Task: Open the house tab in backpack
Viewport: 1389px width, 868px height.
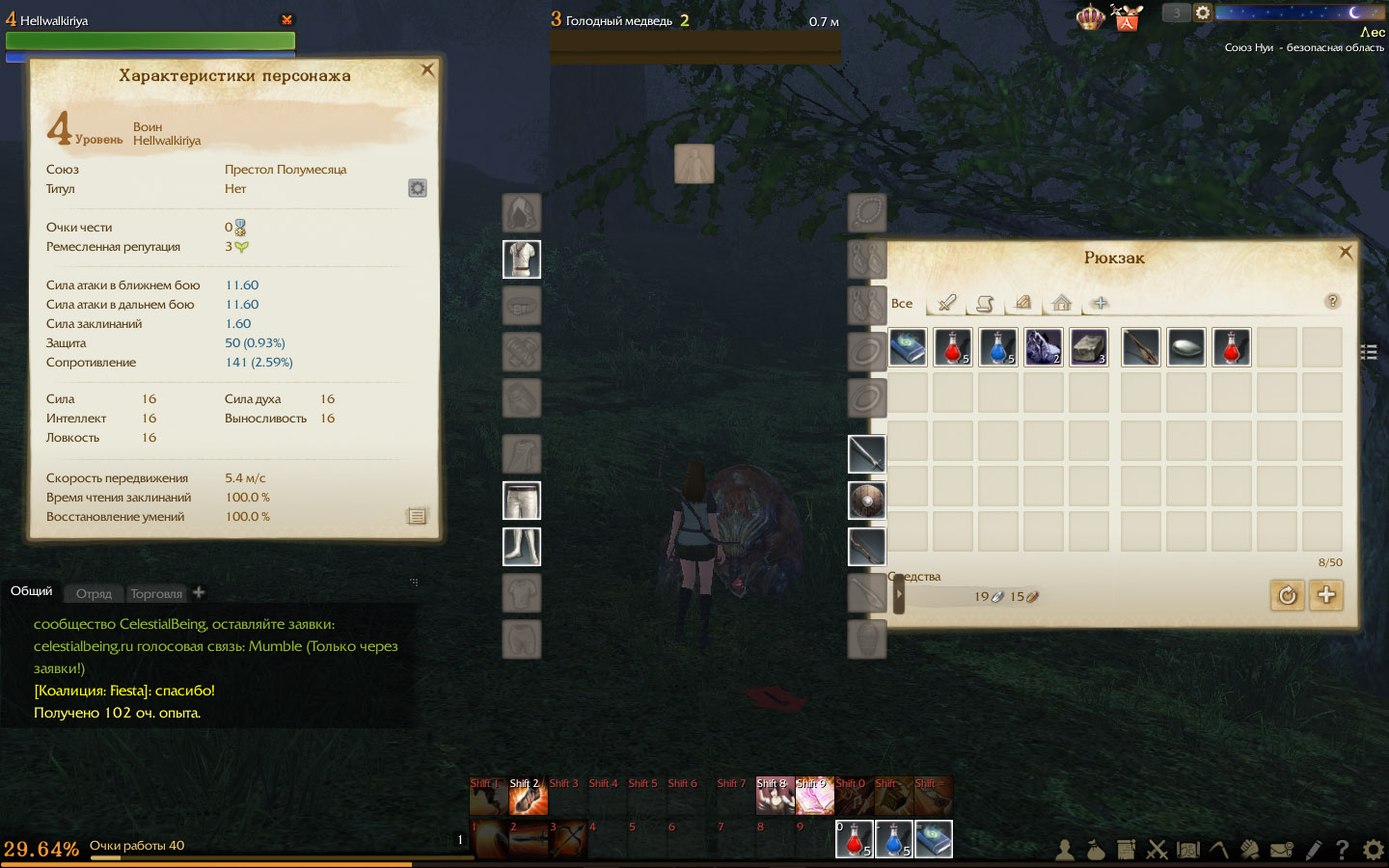Action: pyautogui.click(x=1061, y=303)
